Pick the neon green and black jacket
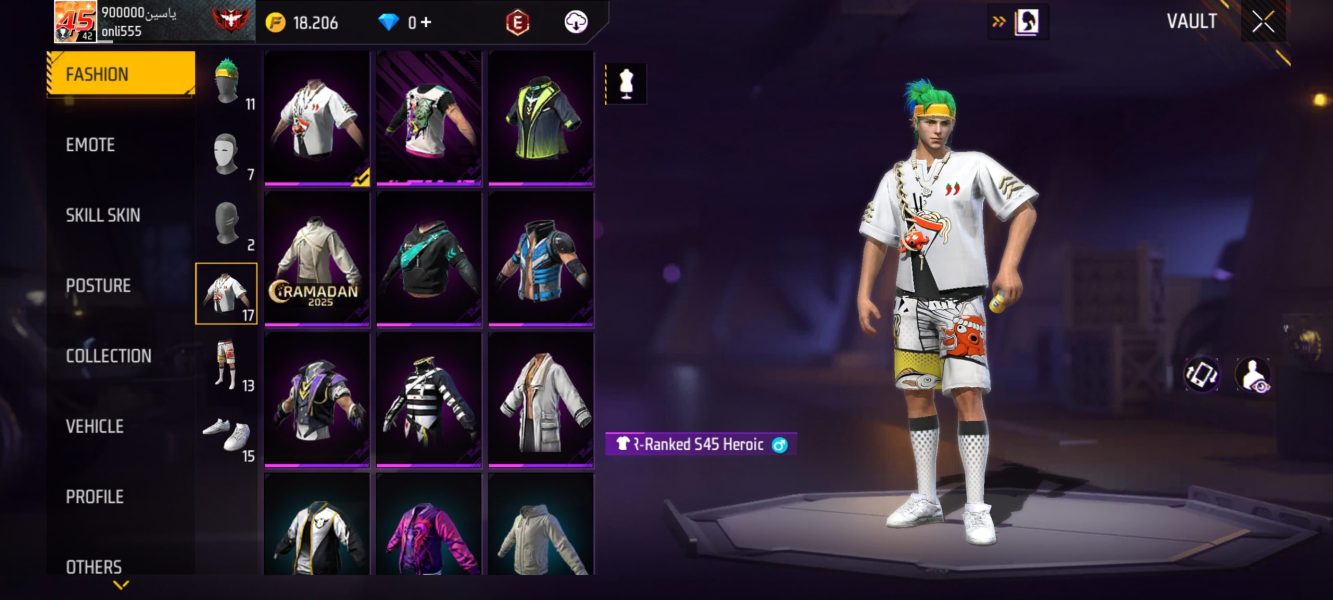 coord(541,117)
